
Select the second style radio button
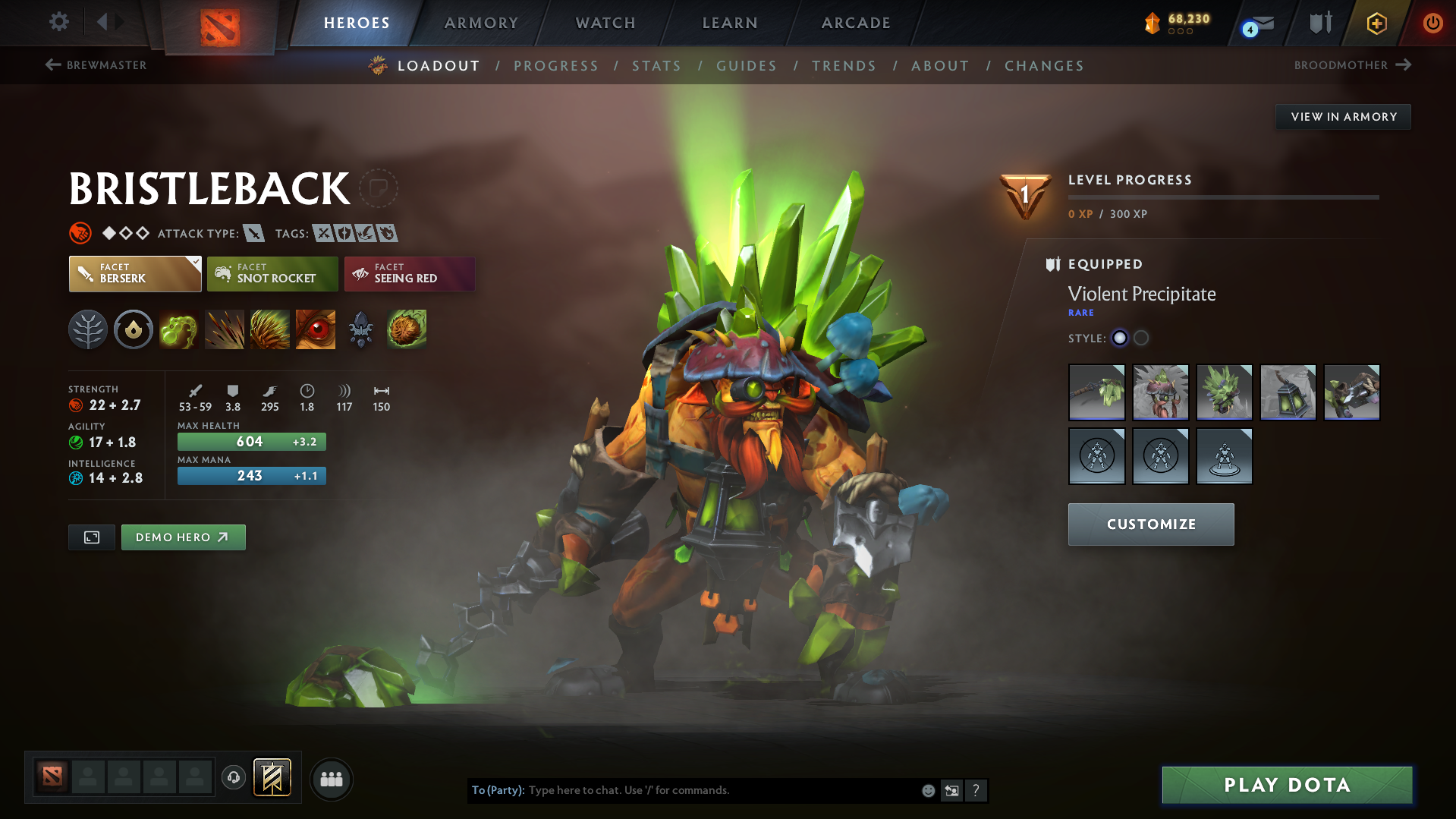[1140, 339]
